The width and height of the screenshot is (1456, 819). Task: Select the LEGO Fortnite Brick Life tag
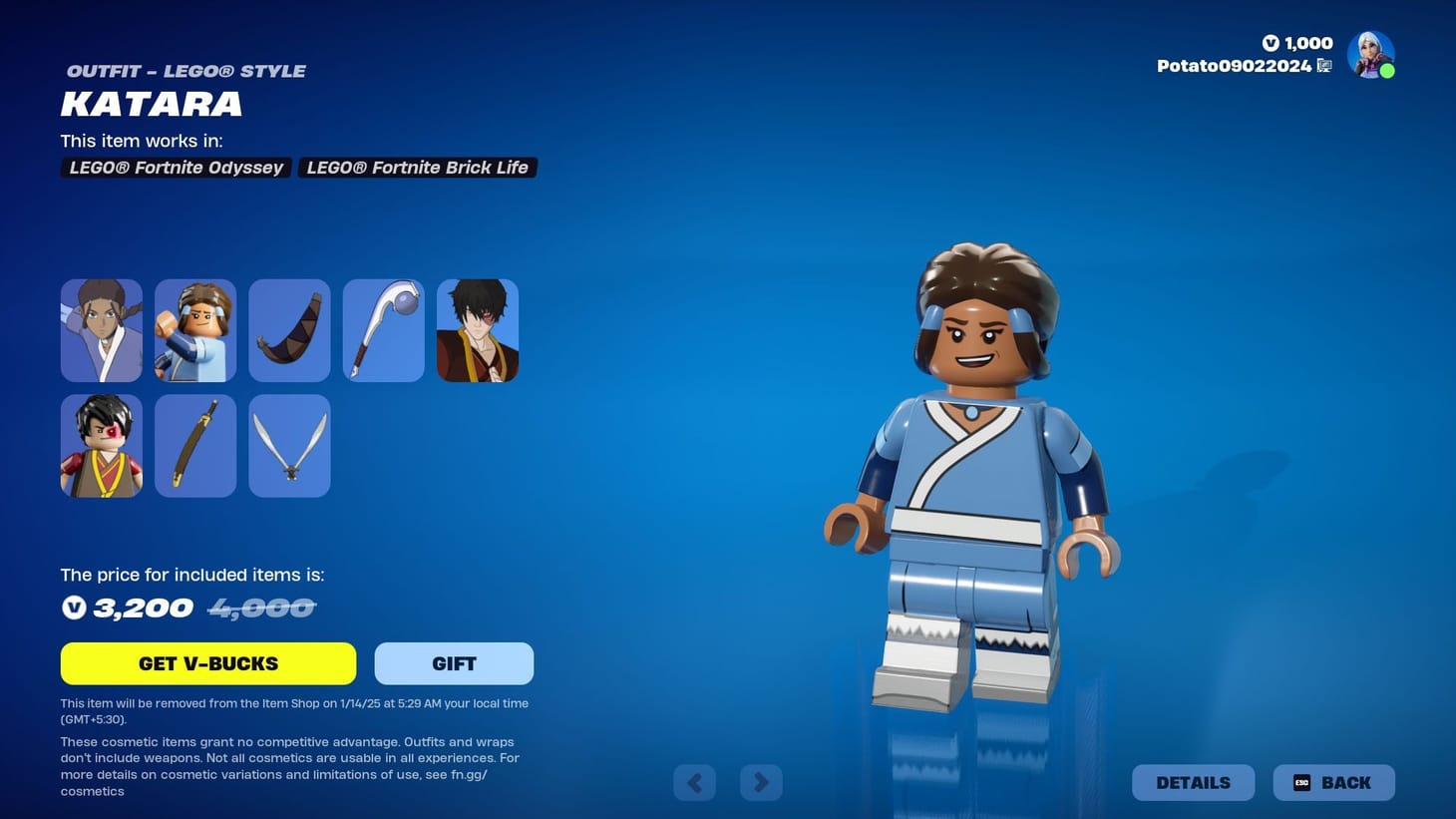click(417, 167)
